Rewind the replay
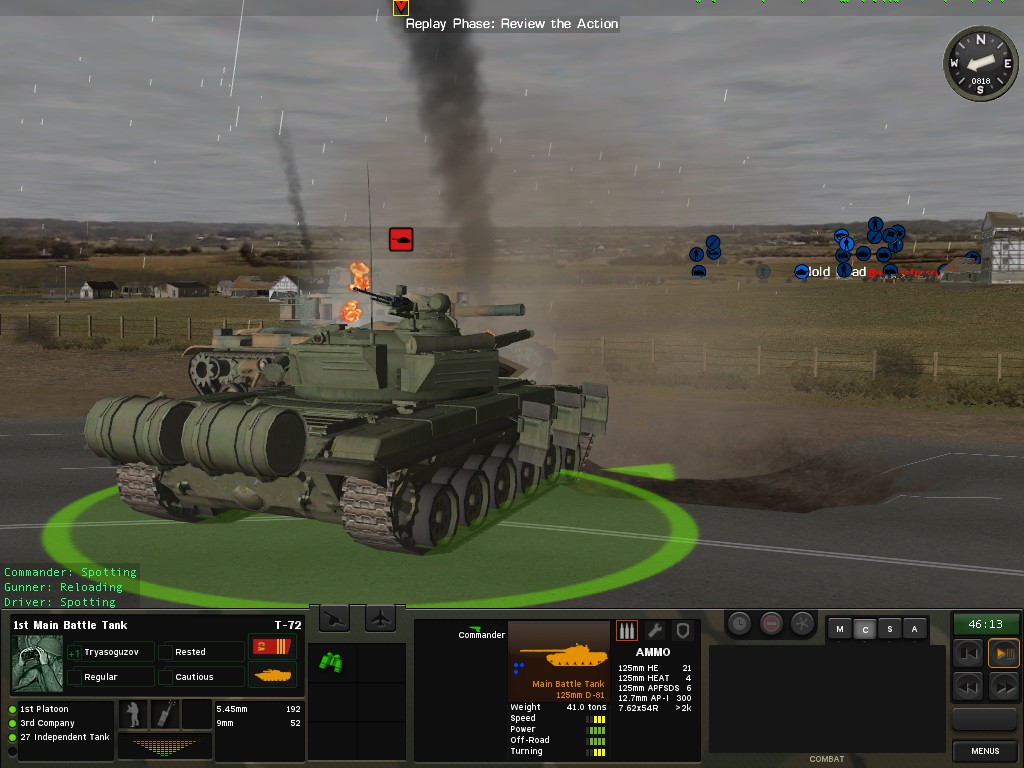The width and height of the screenshot is (1024, 768). [968, 686]
